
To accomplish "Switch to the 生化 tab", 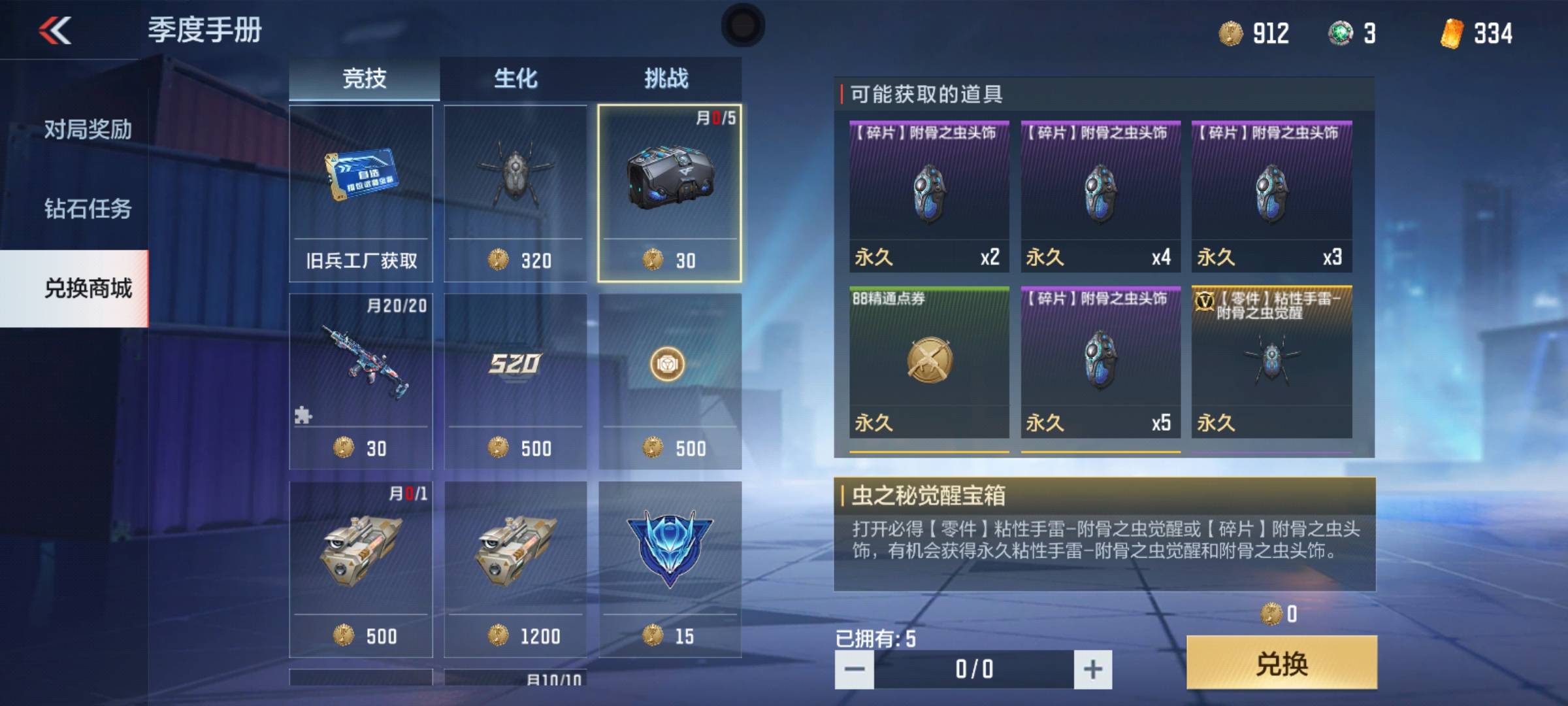I will click(515, 78).
